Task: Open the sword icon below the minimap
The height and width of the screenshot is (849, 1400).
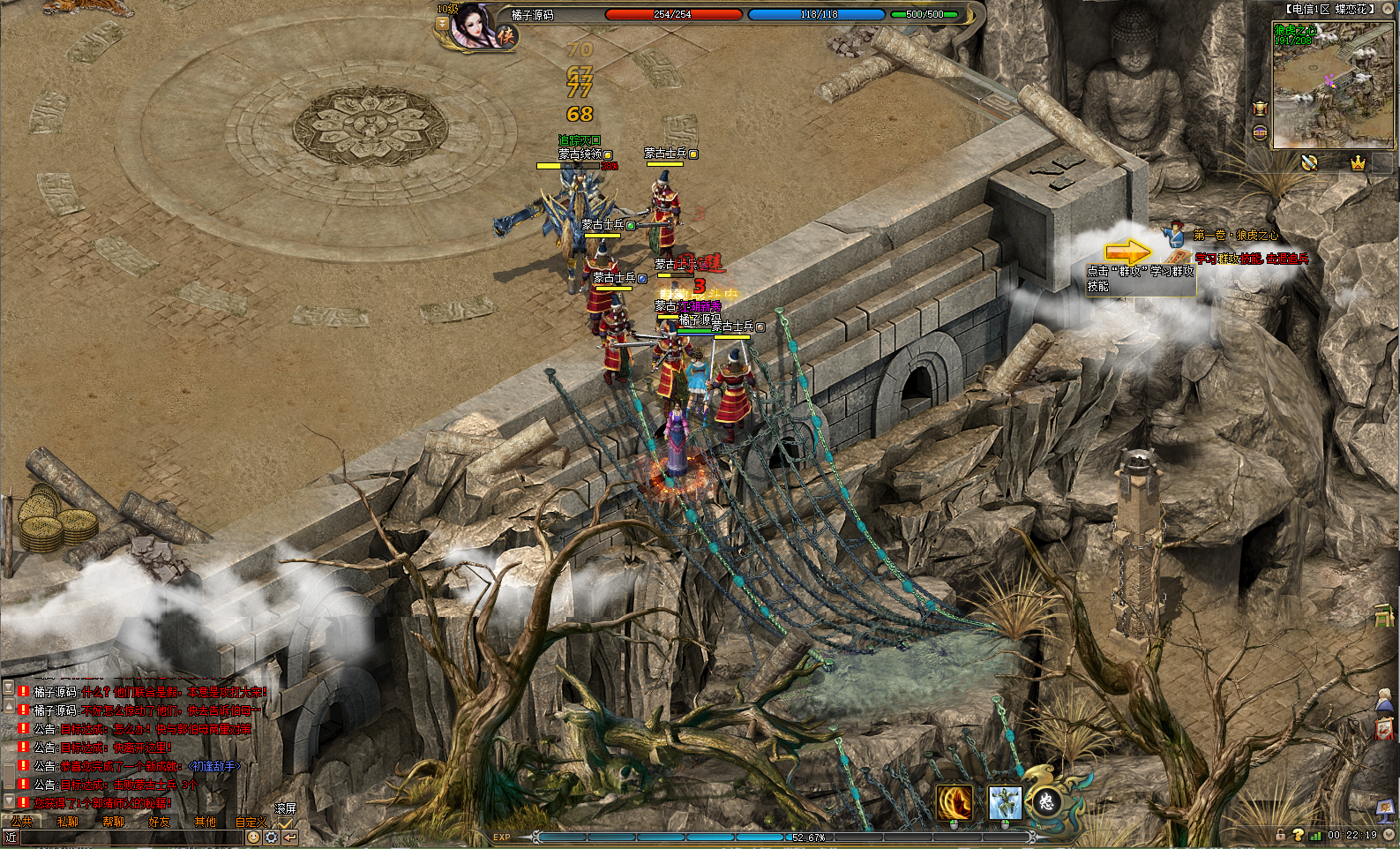Action: (1309, 162)
